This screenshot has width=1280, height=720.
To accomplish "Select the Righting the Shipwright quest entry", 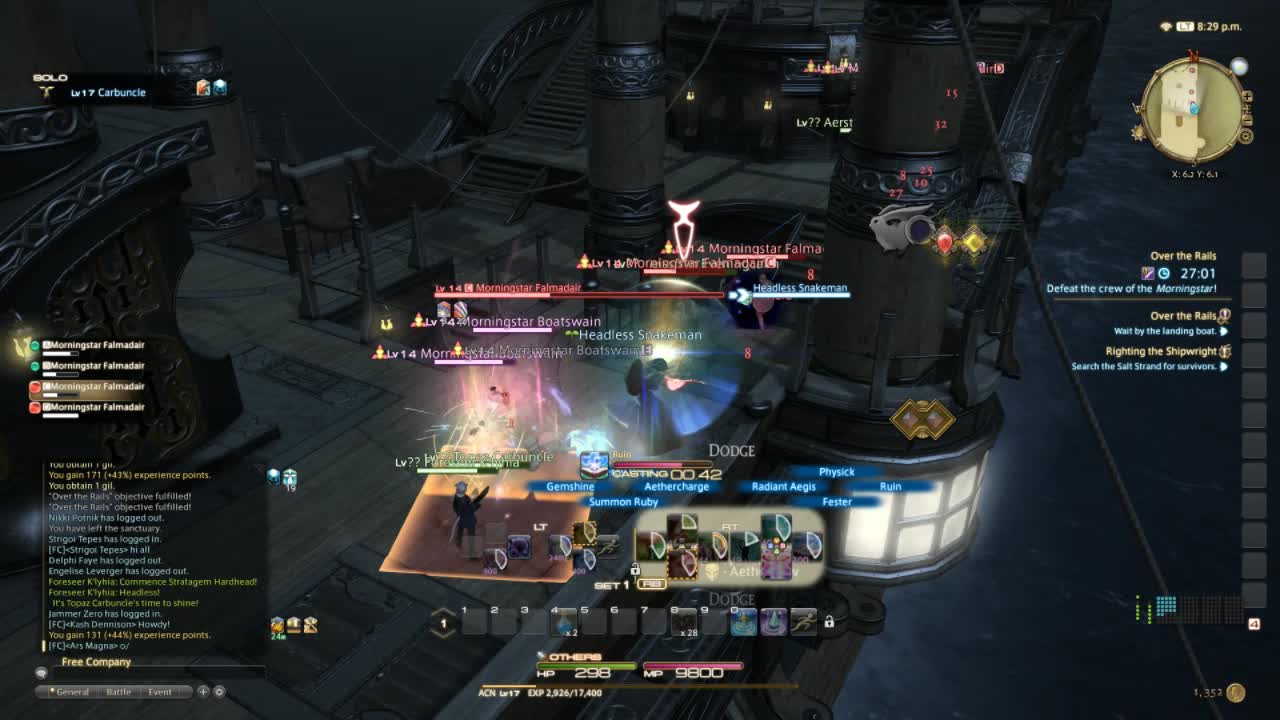I will [1160, 352].
